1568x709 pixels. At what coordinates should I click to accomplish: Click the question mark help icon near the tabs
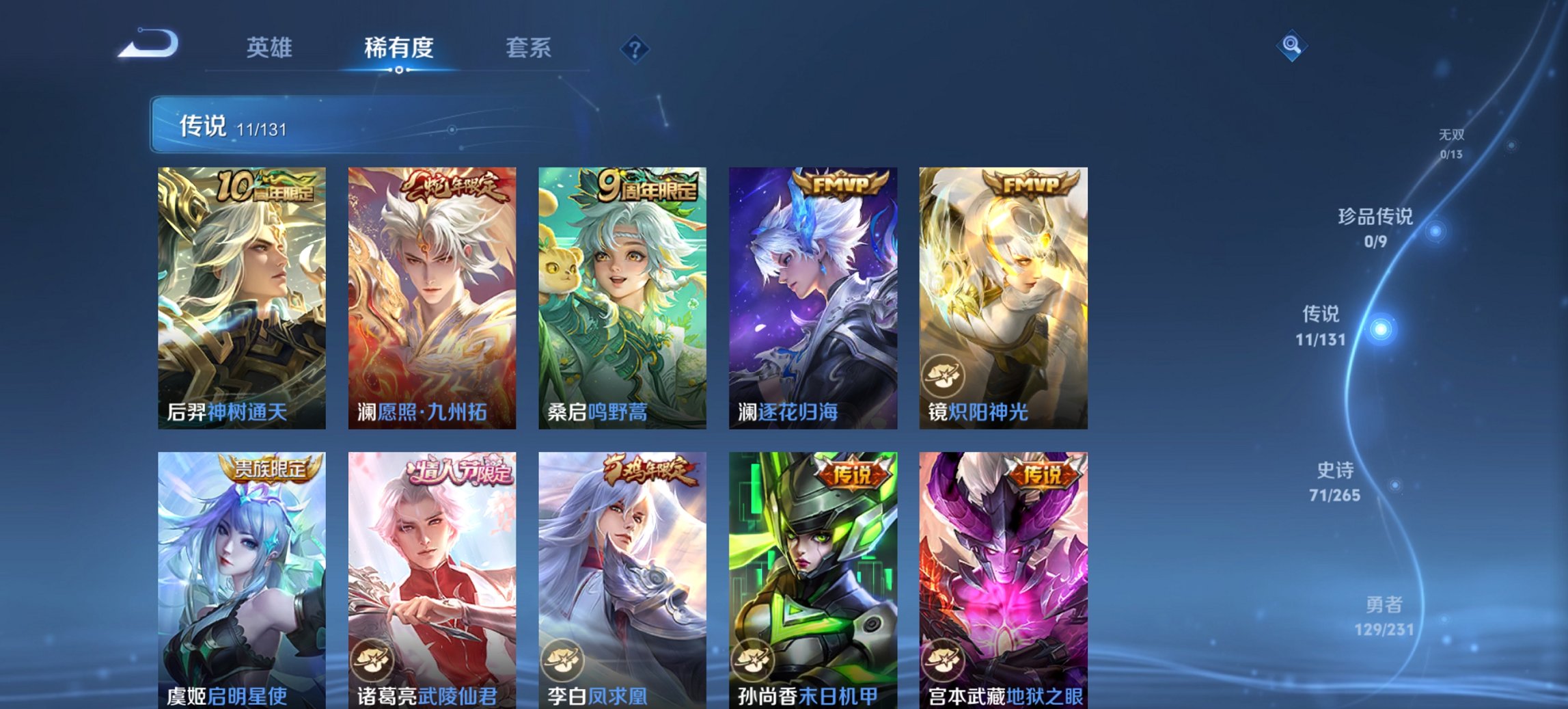pyautogui.click(x=634, y=48)
